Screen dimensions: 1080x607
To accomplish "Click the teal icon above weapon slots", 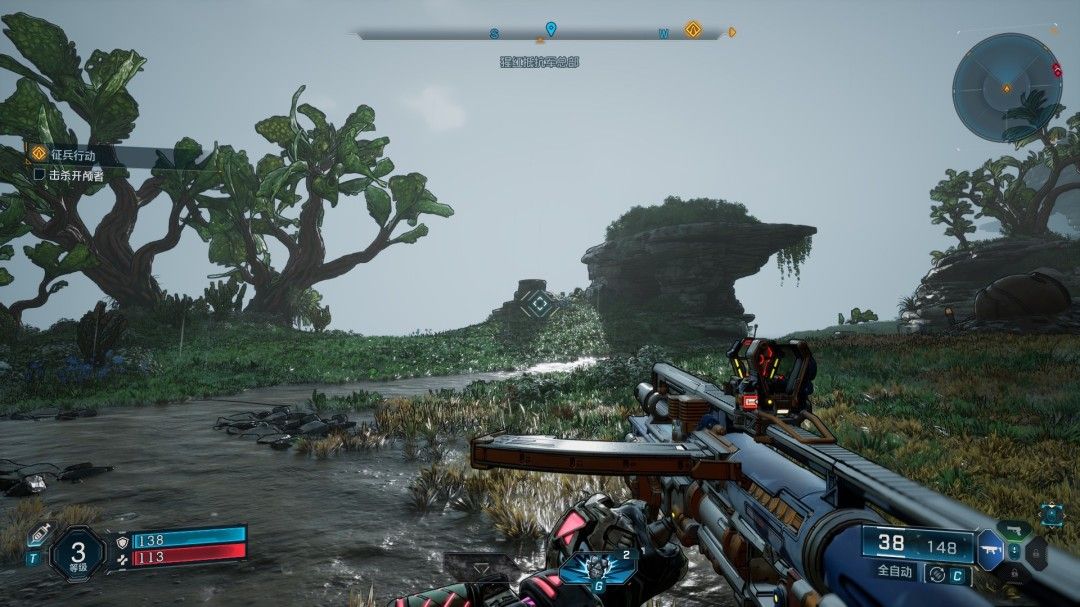I will pos(1051,514).
